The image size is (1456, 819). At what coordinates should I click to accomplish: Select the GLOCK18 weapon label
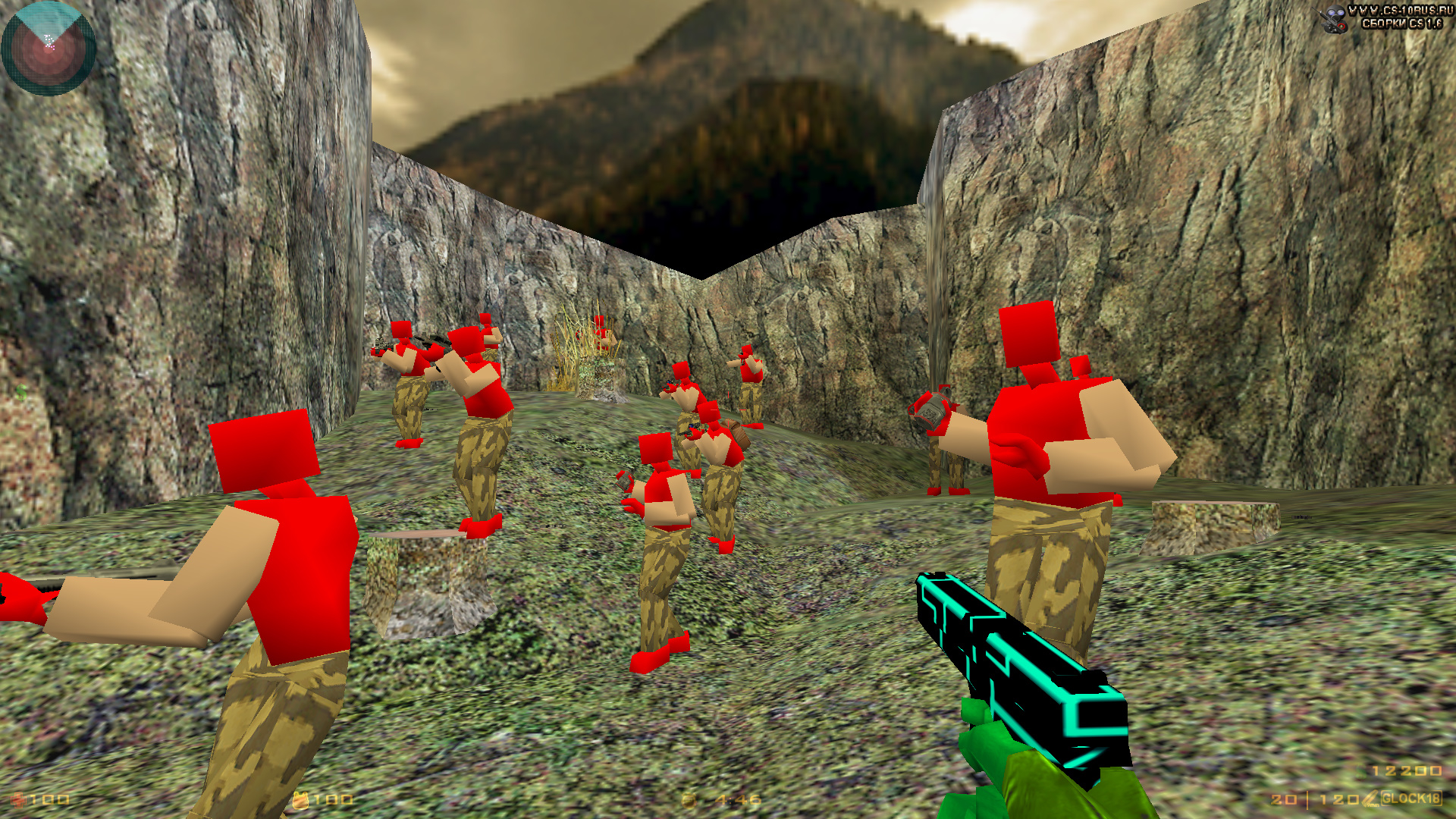[x=1410, y=798]
